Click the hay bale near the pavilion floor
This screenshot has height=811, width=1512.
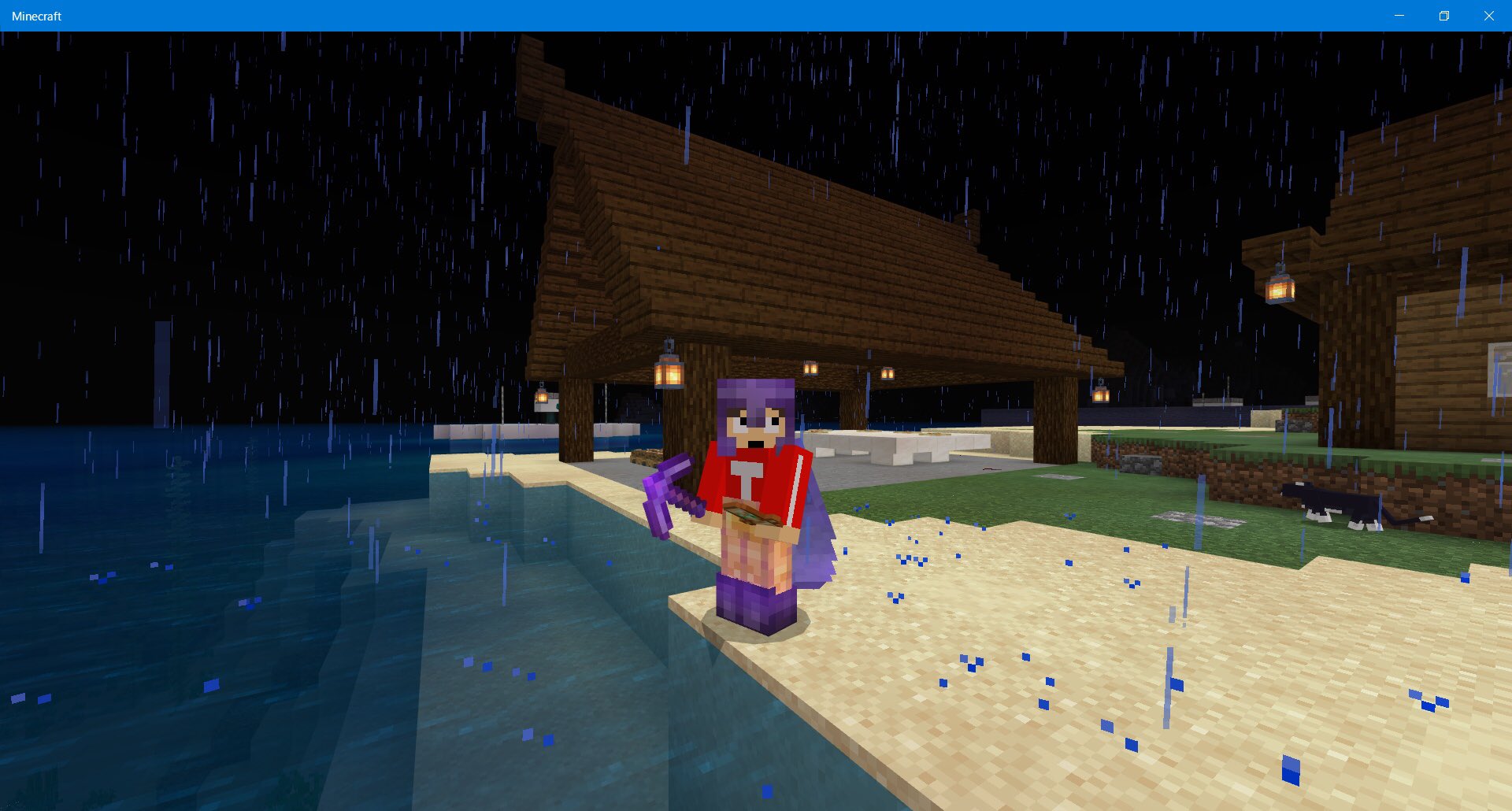point(647,457)
